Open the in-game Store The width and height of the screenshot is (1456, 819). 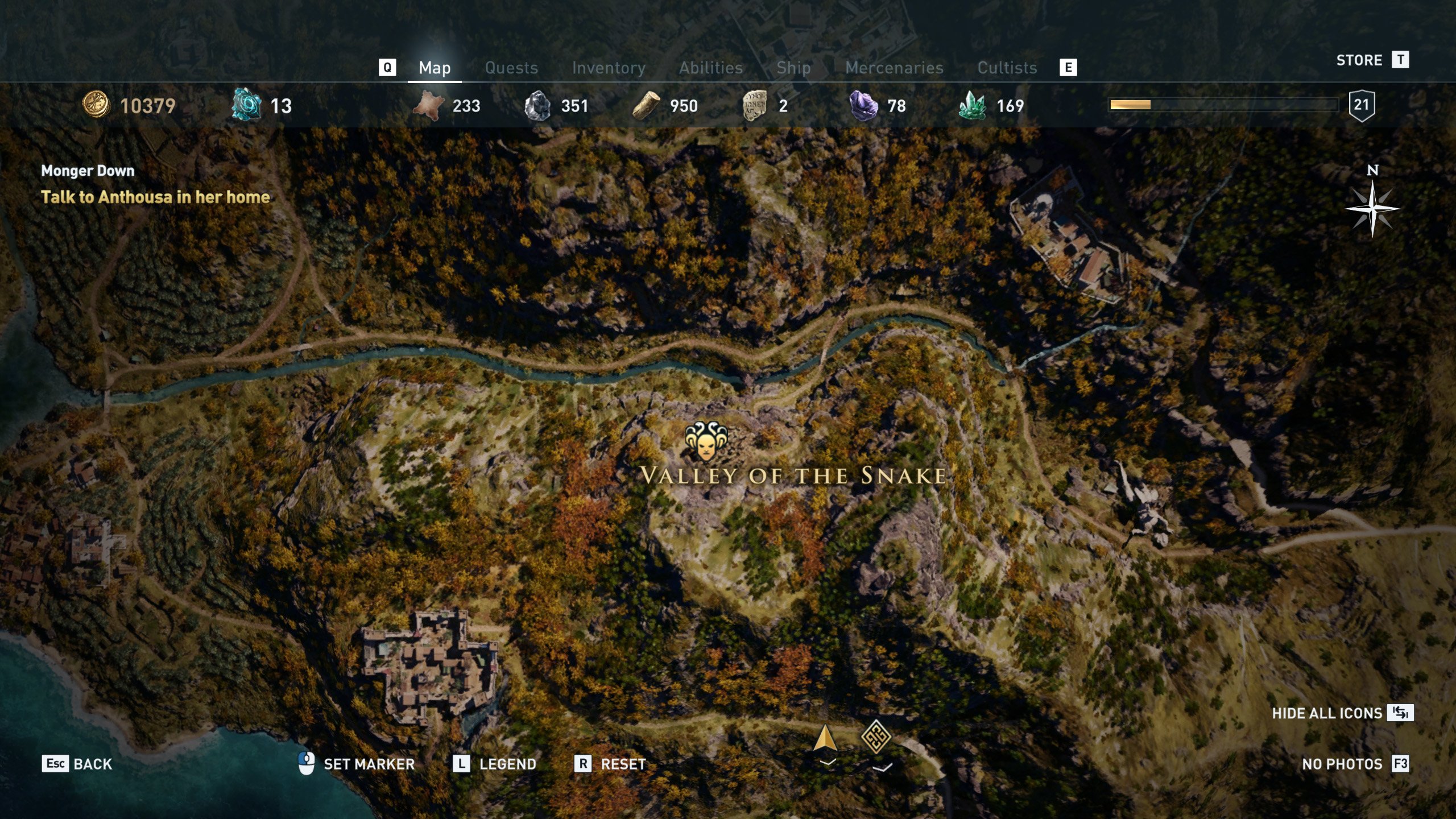1359,60
